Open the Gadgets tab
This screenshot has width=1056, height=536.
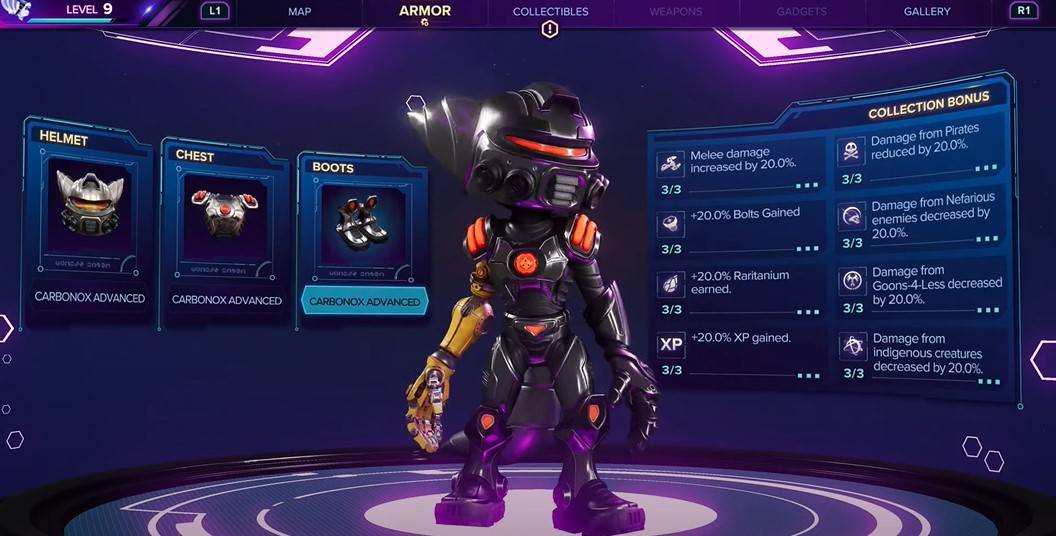tap(801, 12)
